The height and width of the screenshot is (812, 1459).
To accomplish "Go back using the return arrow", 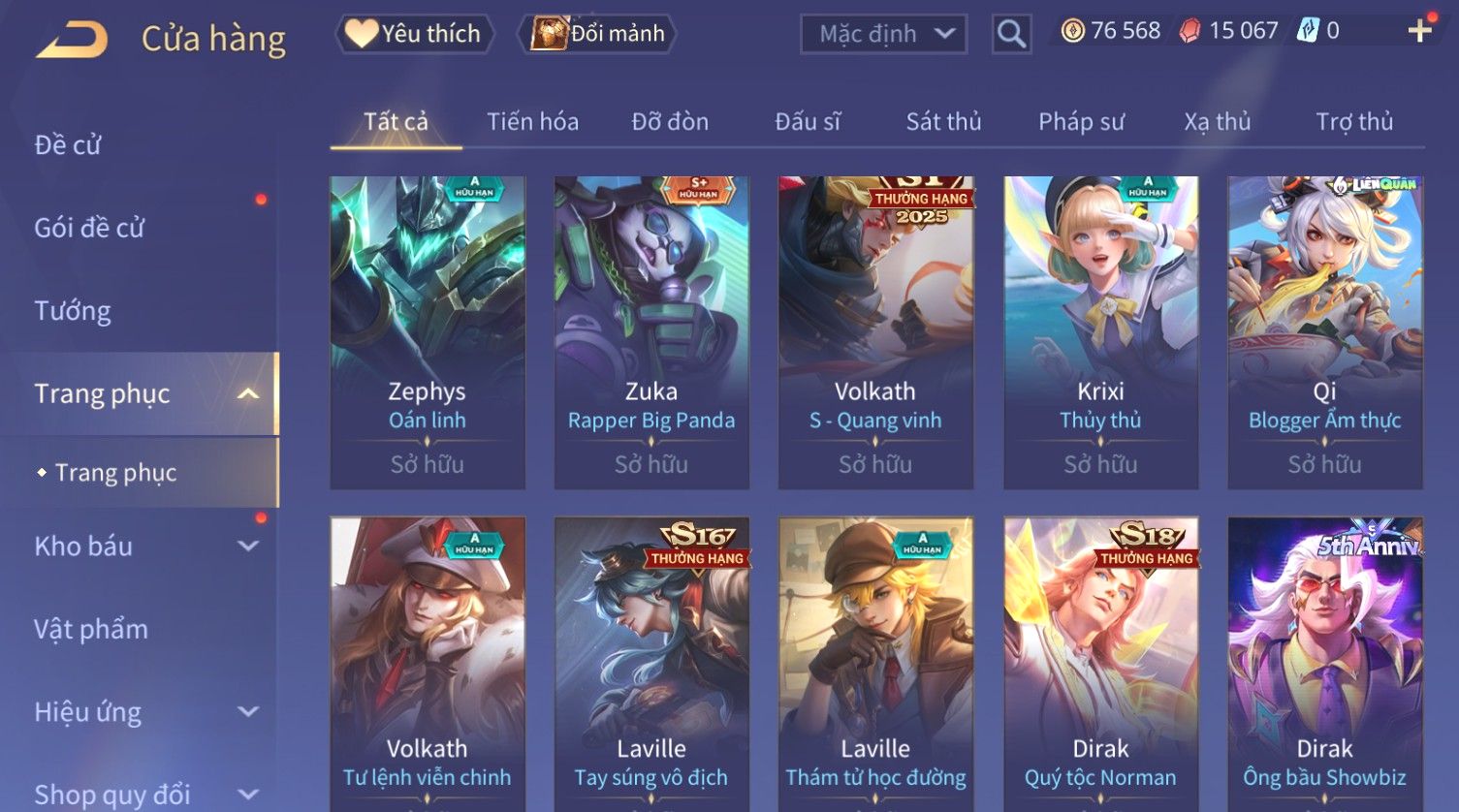I will tap(73, 41).
